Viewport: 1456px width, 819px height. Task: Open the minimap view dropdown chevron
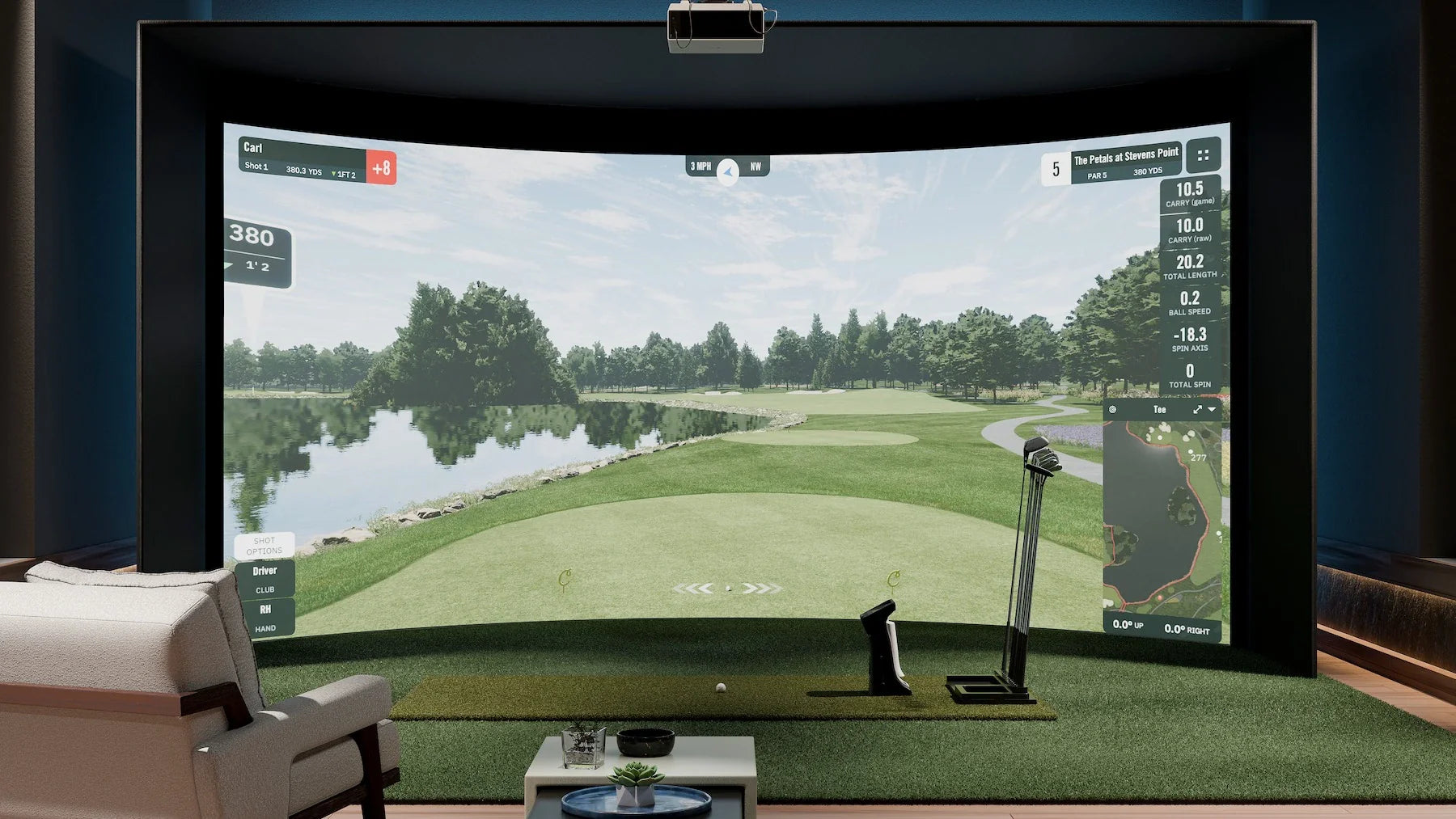[x=1212, y=409]
